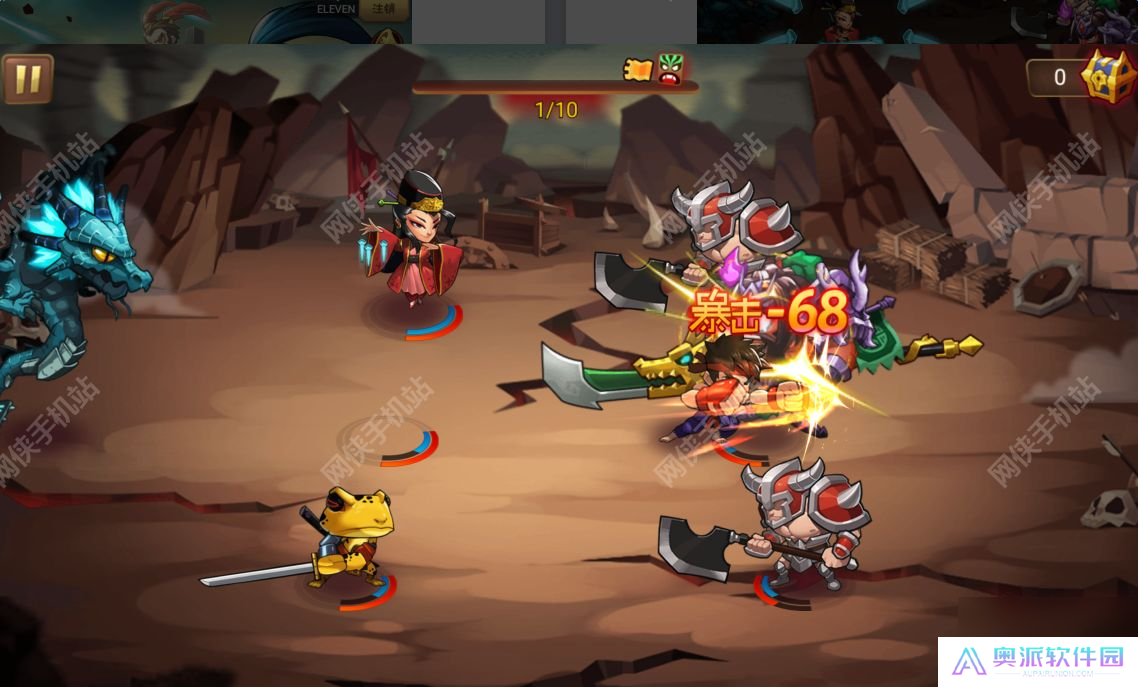Visit the 奥派软件园 watermark link

1037,661
